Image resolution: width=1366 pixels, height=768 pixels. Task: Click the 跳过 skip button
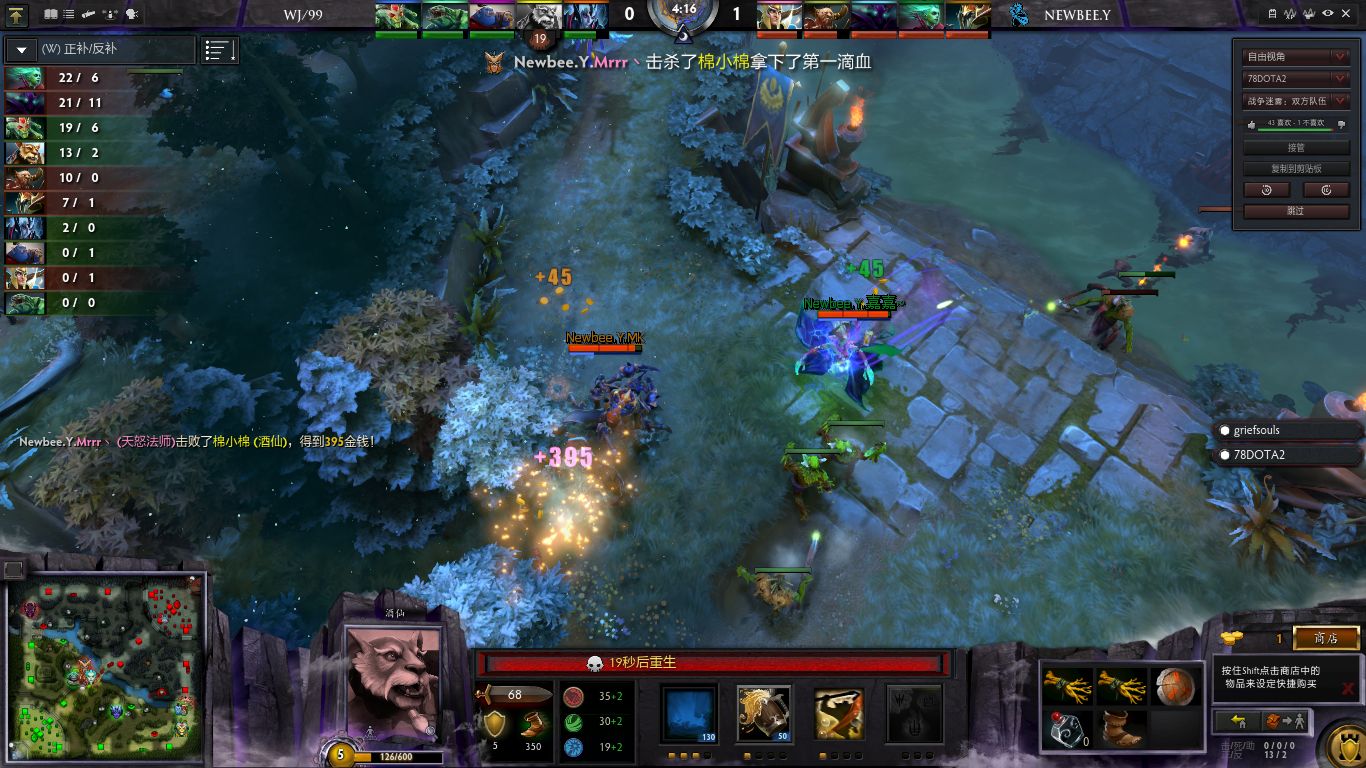coord(1296,210)
